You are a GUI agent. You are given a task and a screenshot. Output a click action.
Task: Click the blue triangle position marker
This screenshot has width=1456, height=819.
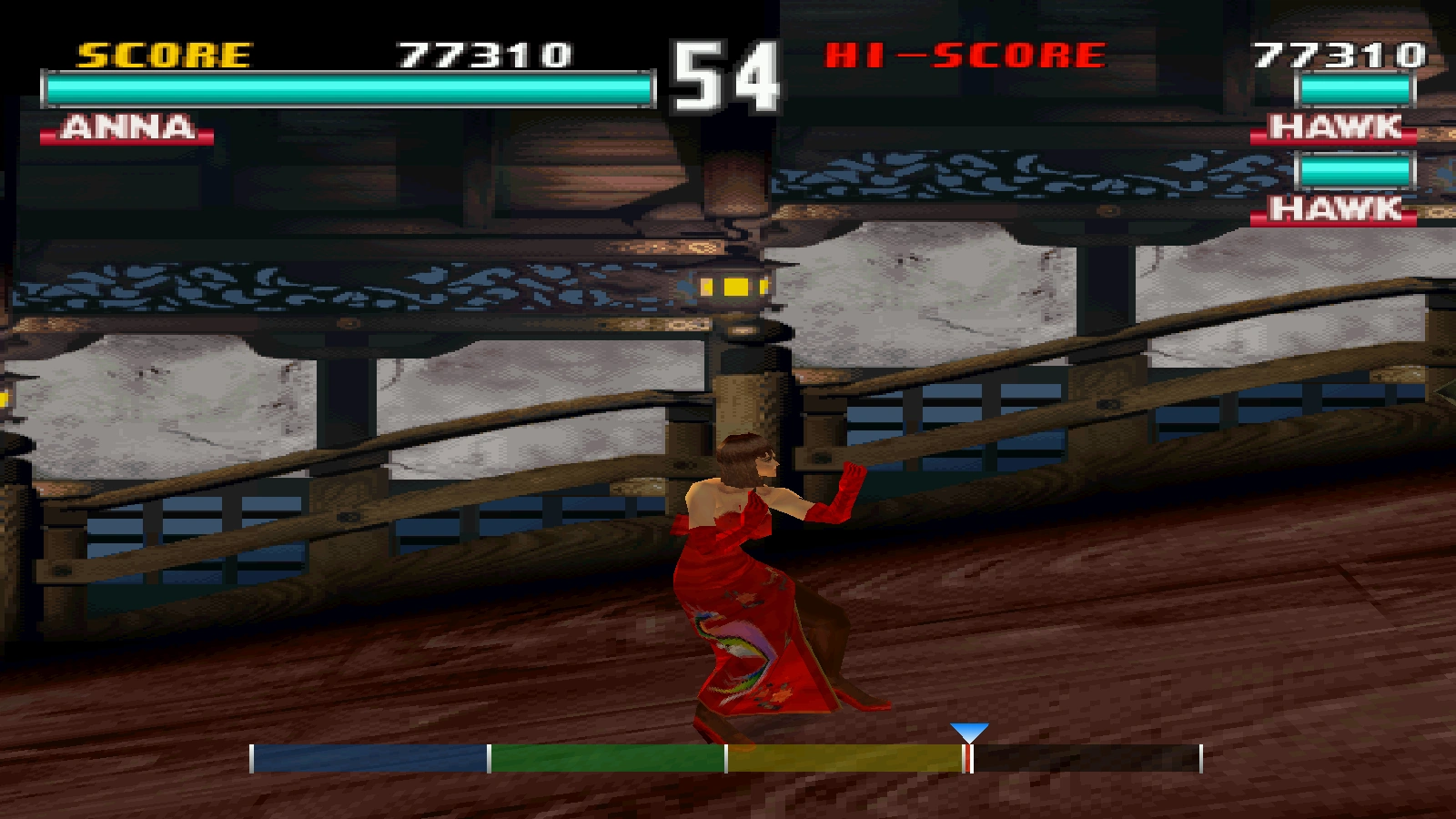point(967,730)
